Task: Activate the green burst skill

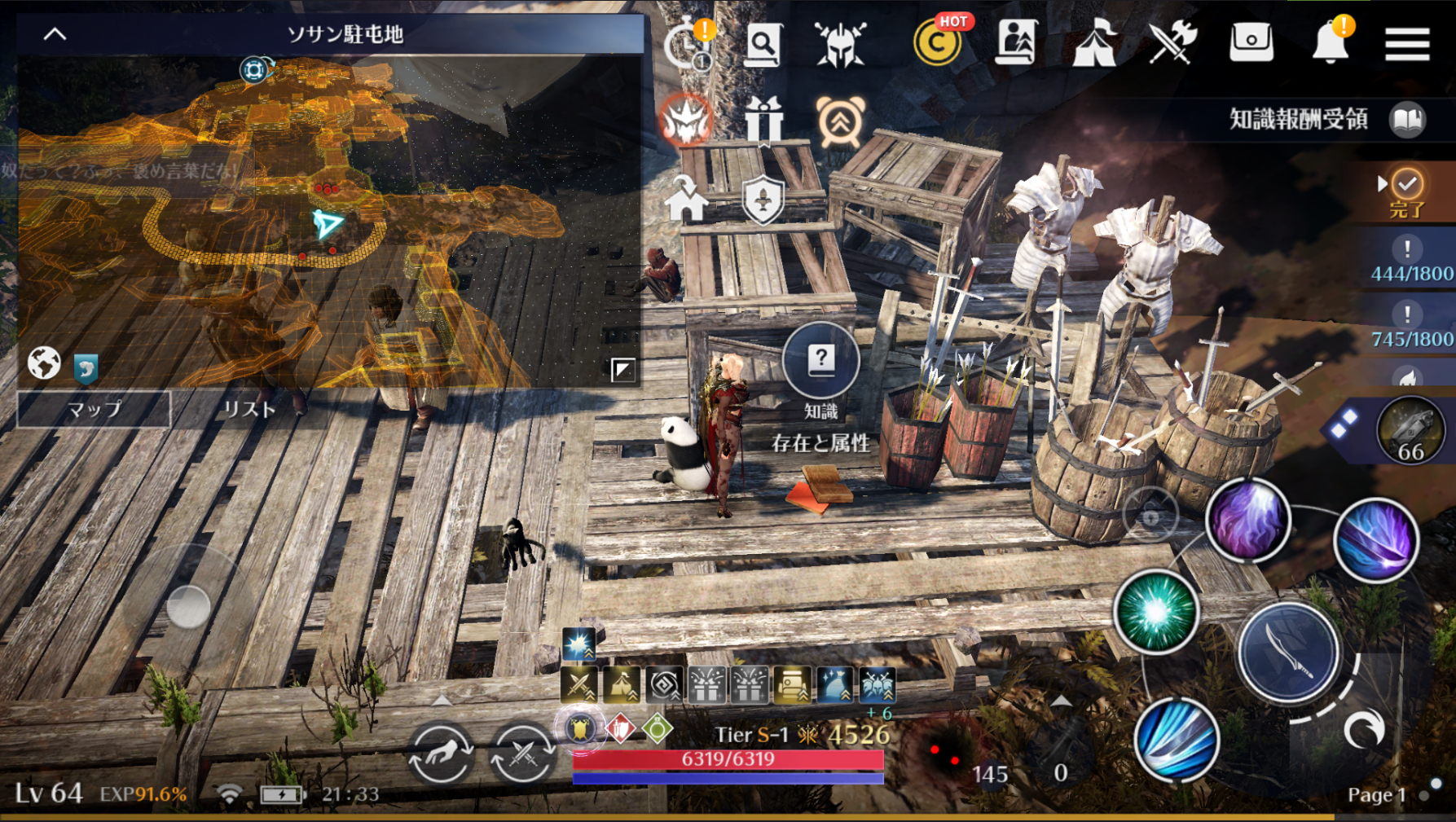Action: coord(1155,612)
